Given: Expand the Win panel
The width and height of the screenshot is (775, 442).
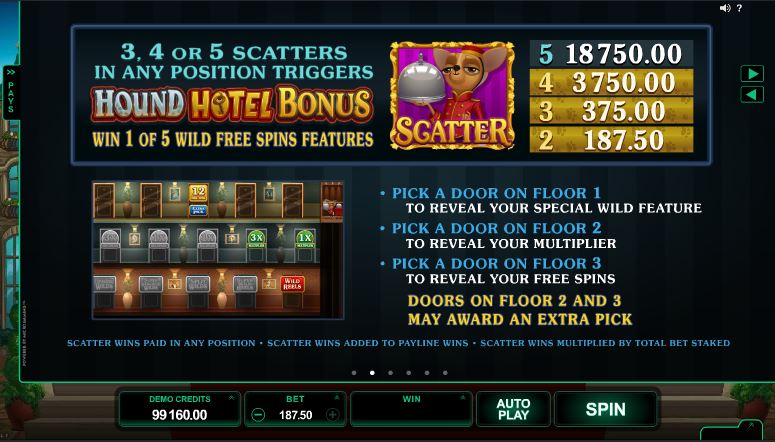Looking at the screenshot, I should (463, 398).
